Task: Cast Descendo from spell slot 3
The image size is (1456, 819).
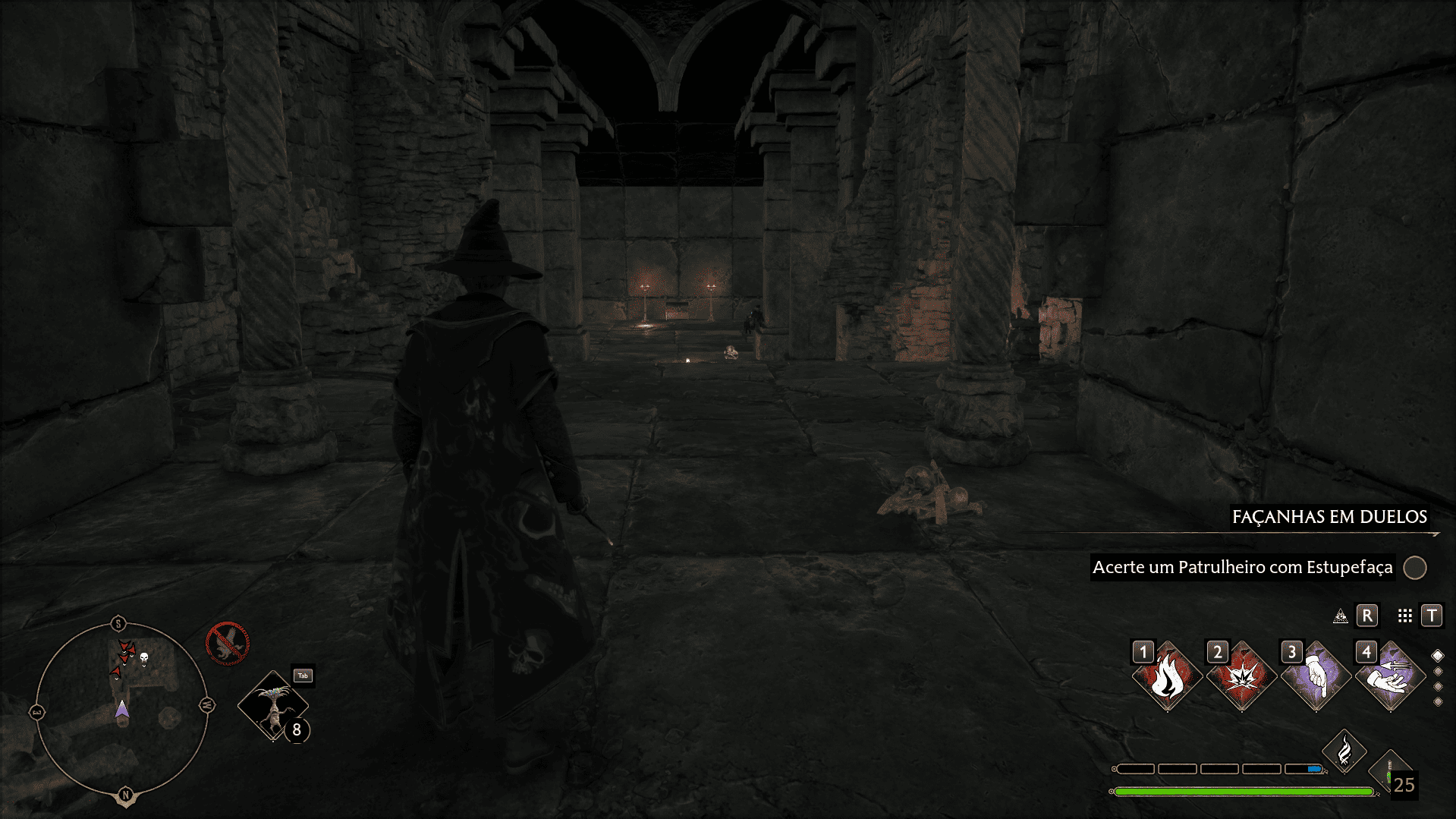Action: point(1318,675)
